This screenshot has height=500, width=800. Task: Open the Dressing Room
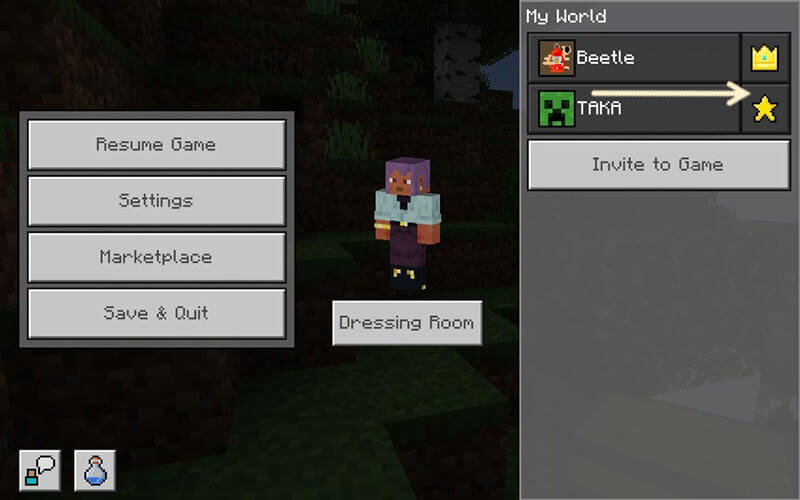click(406, 323)
